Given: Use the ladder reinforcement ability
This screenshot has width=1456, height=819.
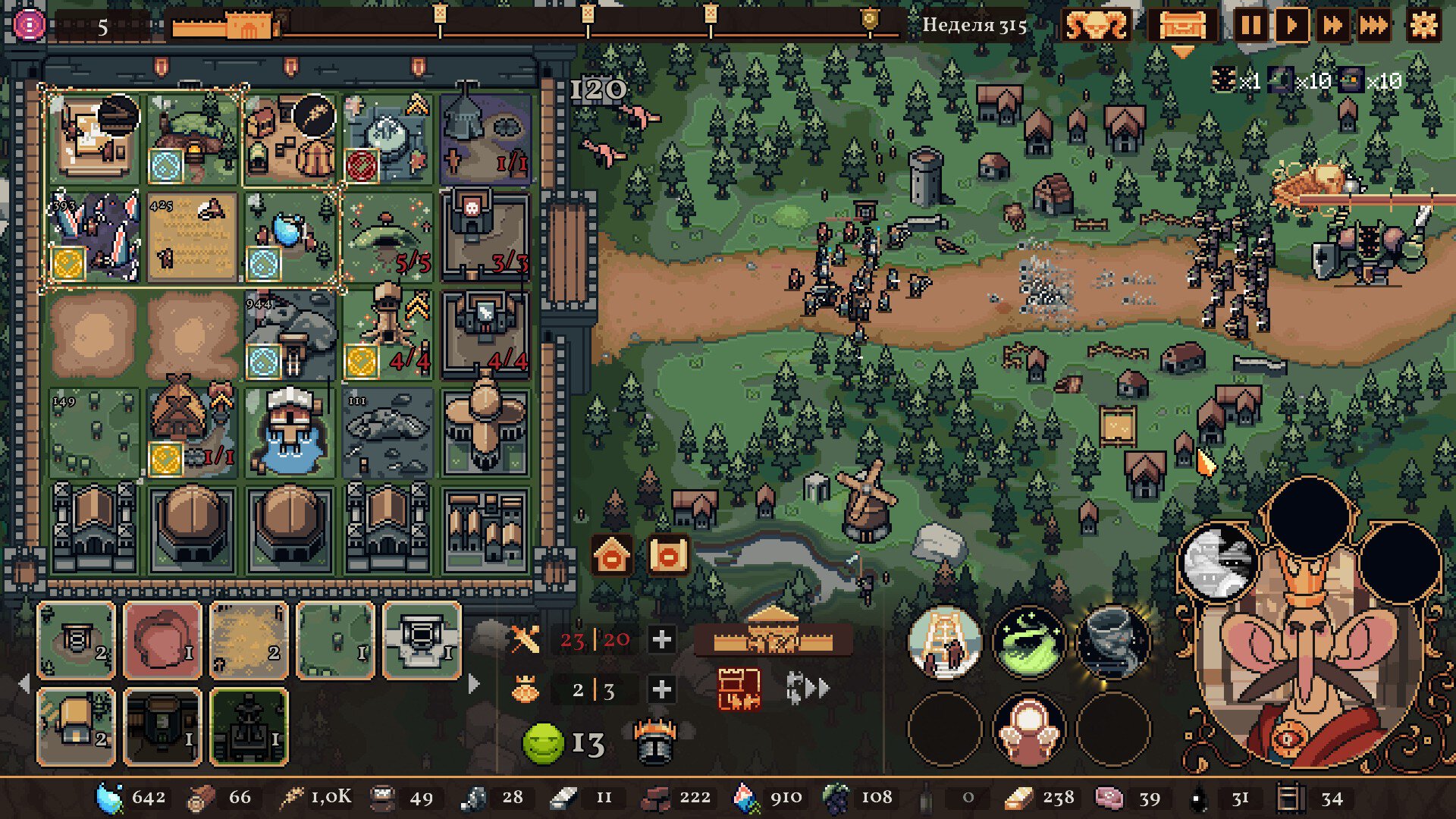Looking at the screenshot, I should tap(944, 642).
